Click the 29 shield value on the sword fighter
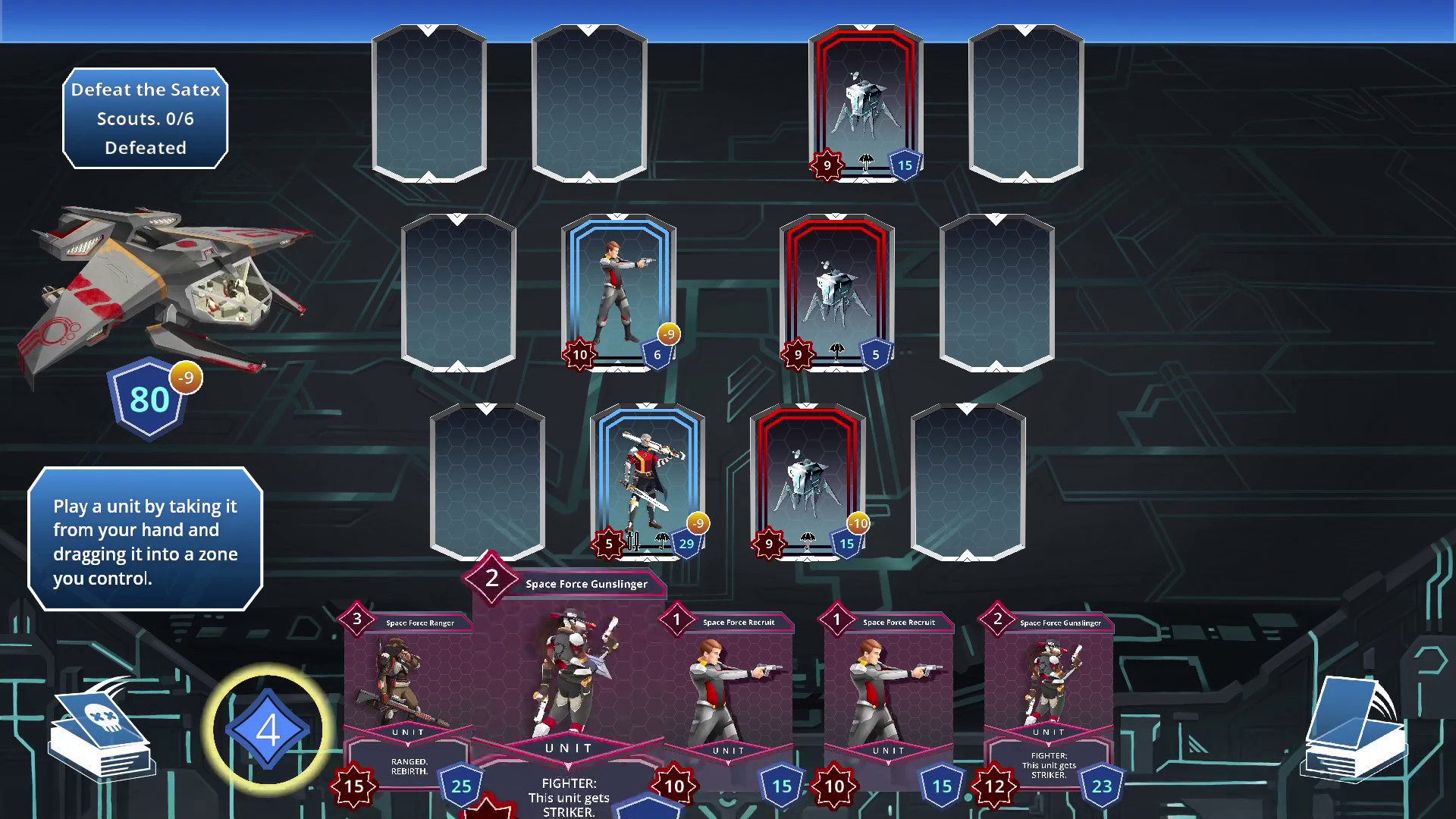 coord(686,543)
